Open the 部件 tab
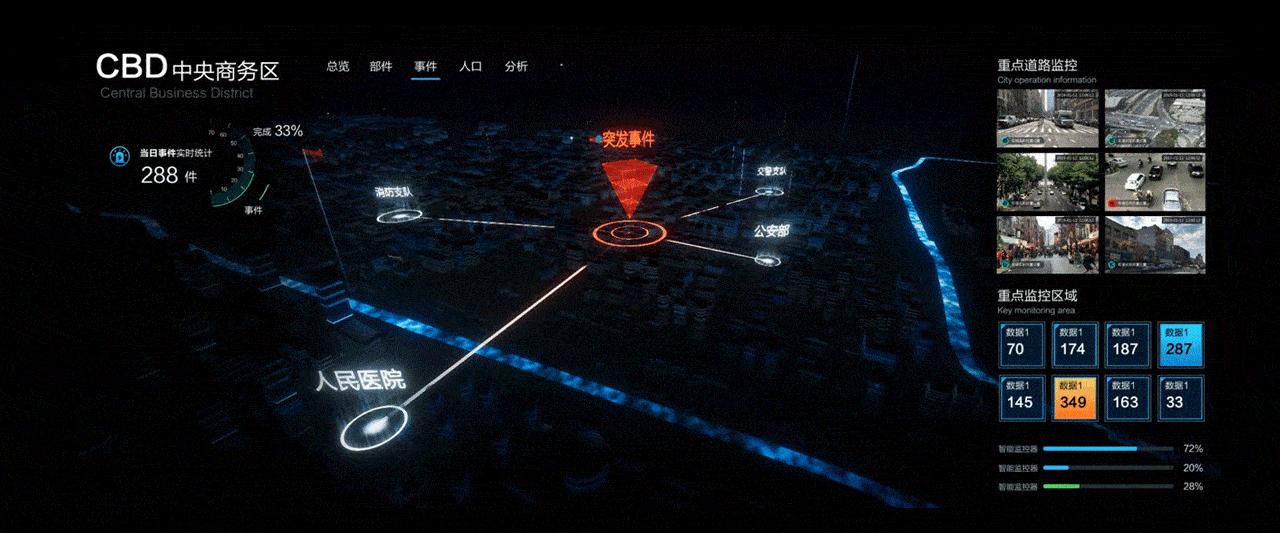The height and width of the screenshot is (533, 1280). pos(381,67)
